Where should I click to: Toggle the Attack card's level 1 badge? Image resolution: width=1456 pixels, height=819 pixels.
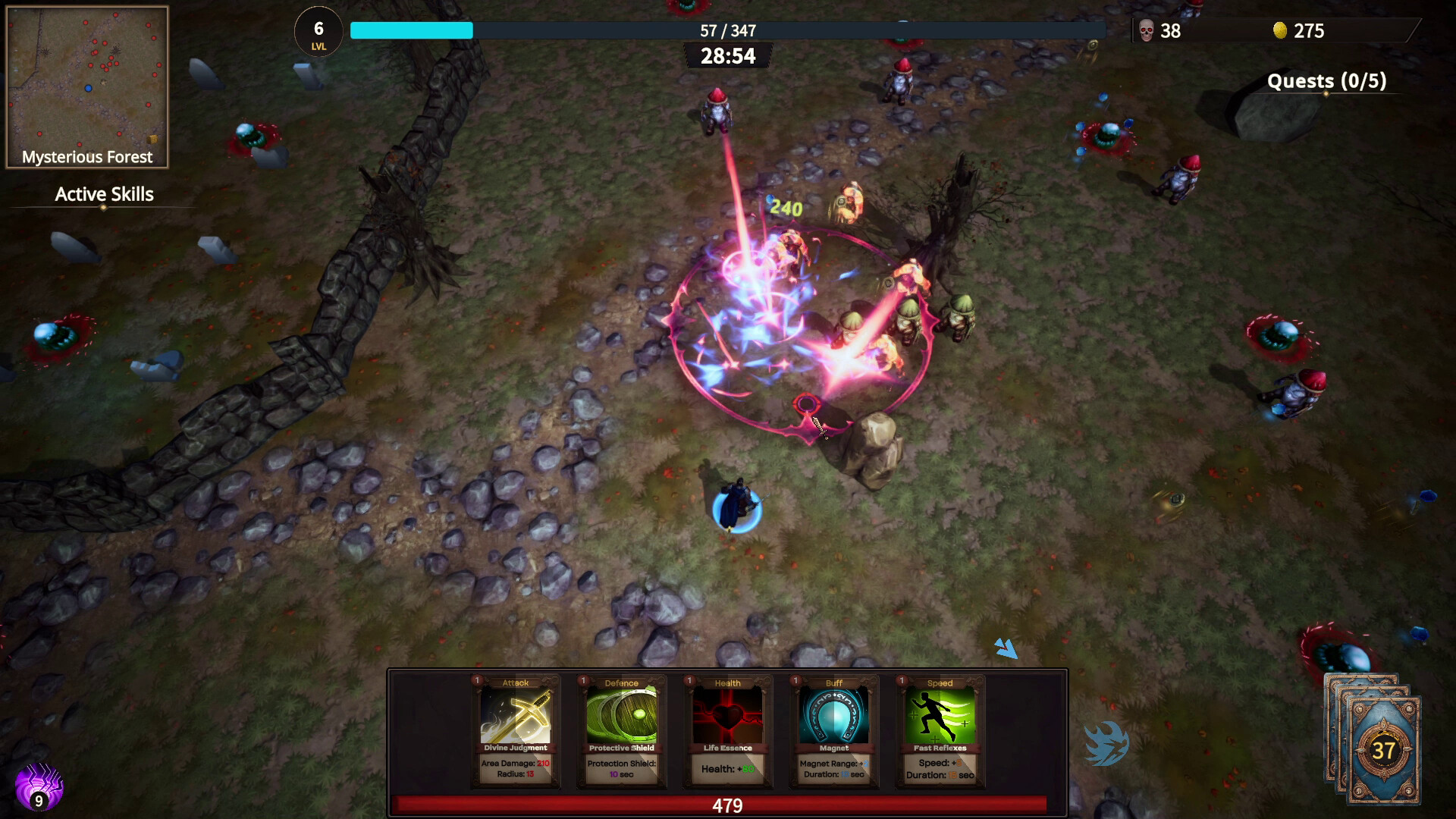point(476,682)
